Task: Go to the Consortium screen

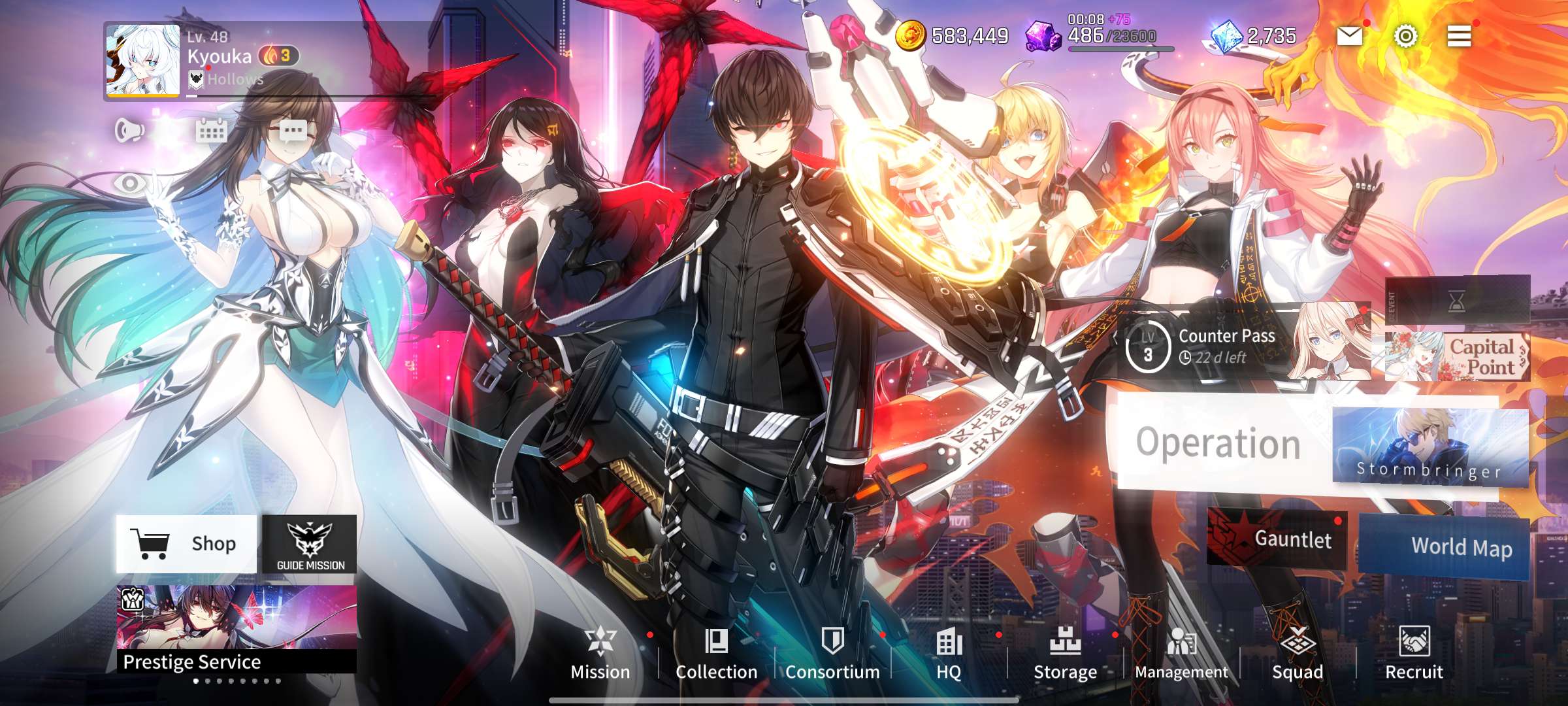Action: pyautogui.click(x=832, y=654)
